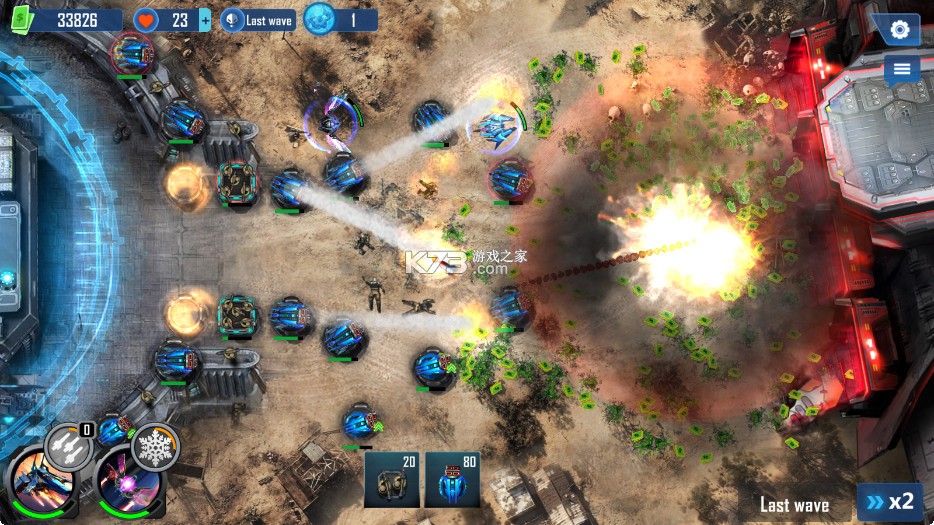This screenshot has width=934, height=525.
Task: Tap the parachute Last wave button
Action: pos(258,20)
